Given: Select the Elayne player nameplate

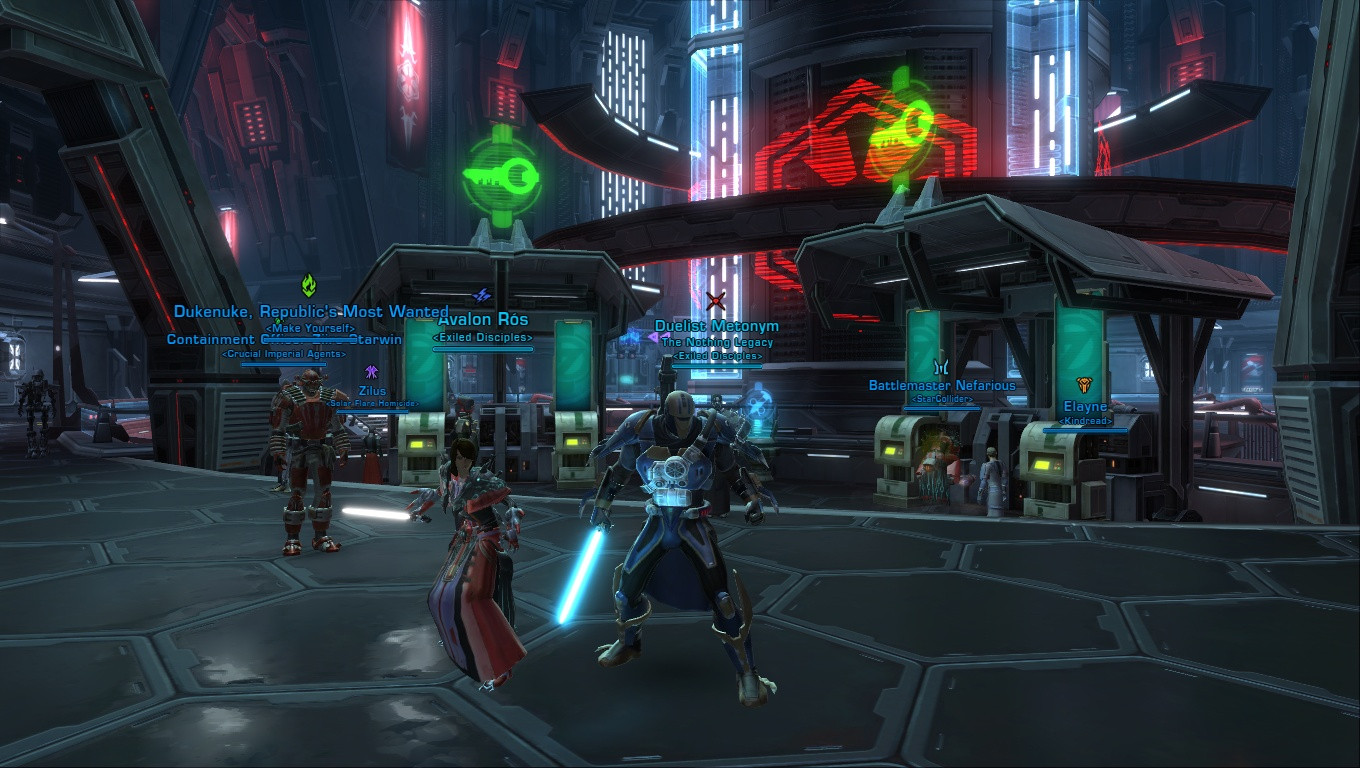Looking at the screenshot, I should click(1085, 407).
